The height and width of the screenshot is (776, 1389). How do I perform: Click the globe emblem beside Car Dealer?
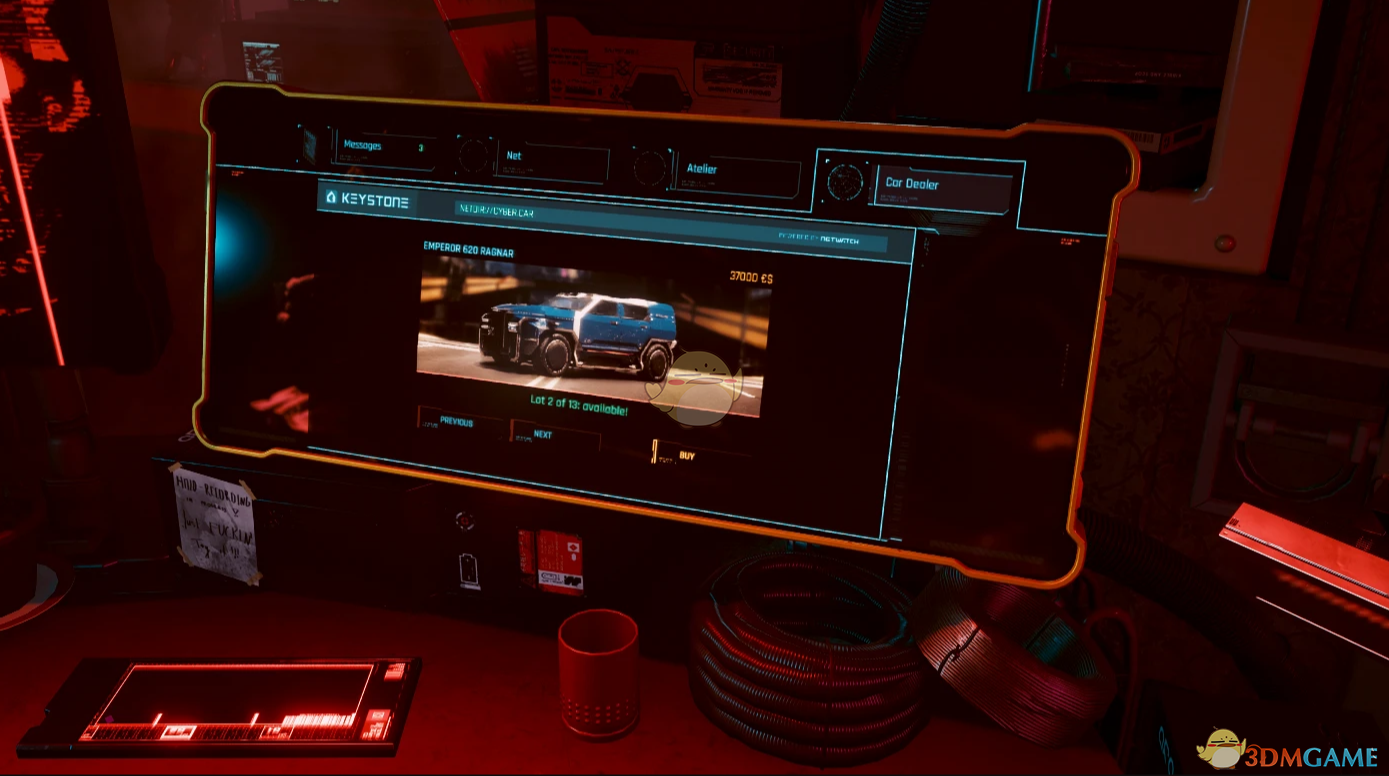847,183
